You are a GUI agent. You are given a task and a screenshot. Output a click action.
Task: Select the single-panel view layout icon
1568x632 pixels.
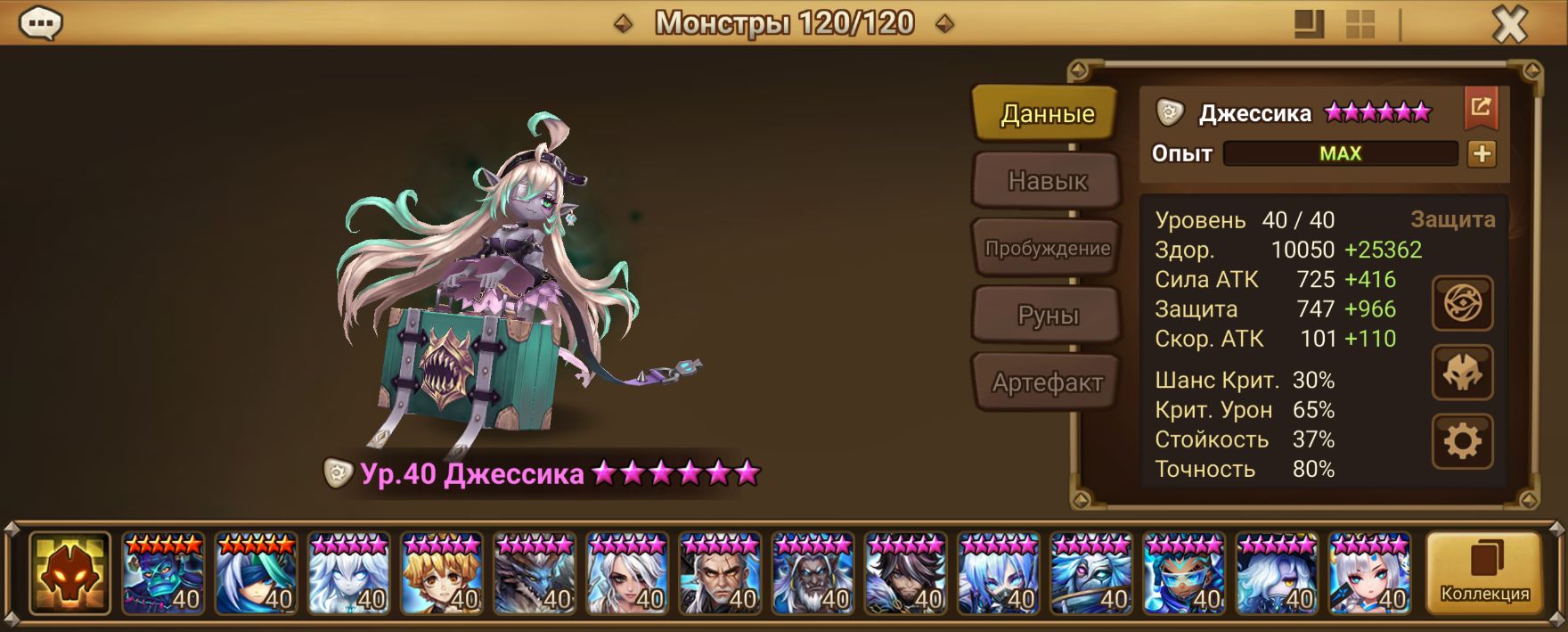(x=1309, y=25)
